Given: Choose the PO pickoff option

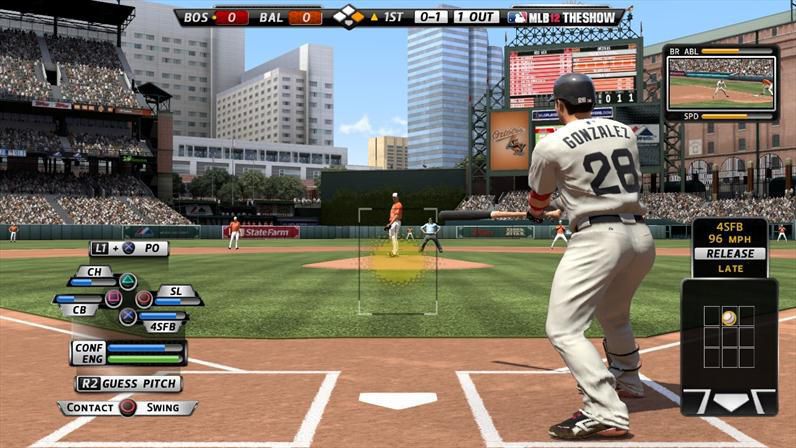Looking at the screenshot, I should (152, 248).
